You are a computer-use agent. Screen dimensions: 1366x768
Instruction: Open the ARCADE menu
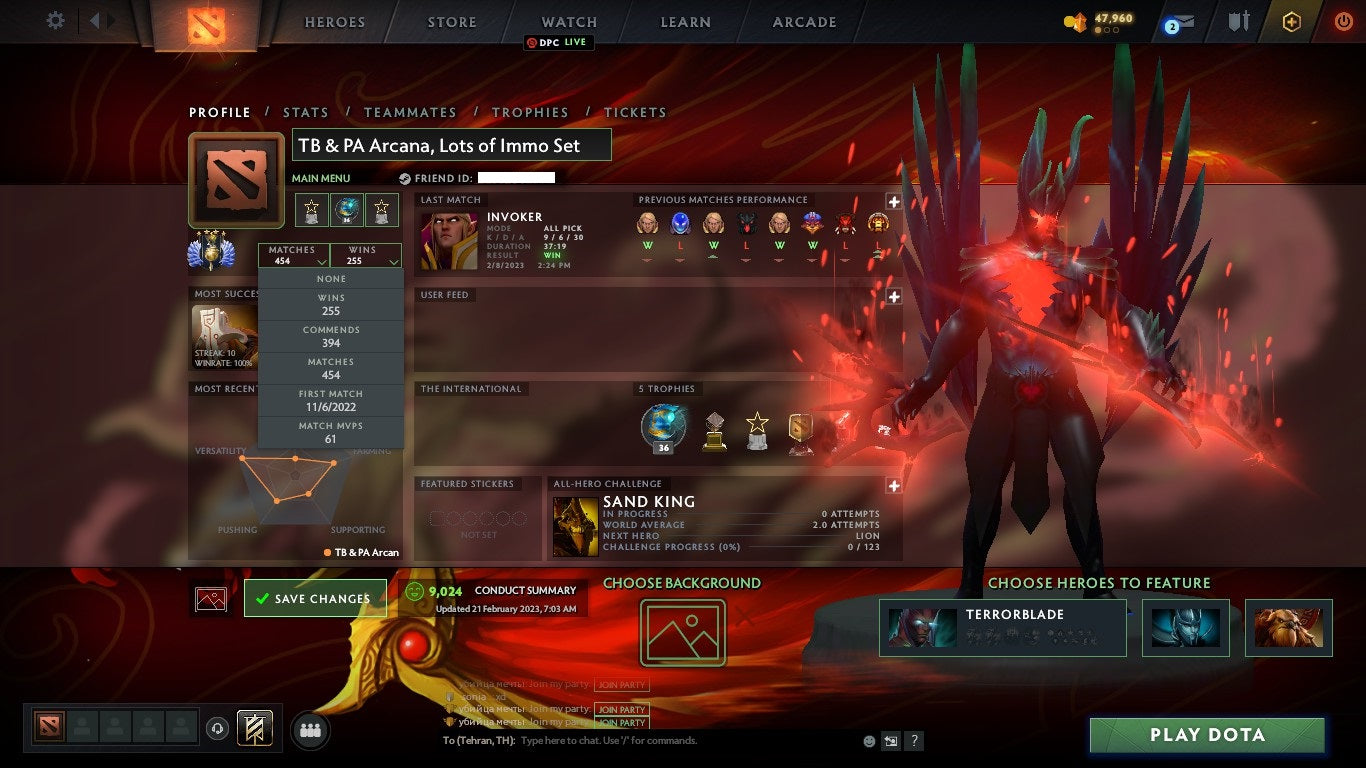pyautogui.click(x=803, y=21)
